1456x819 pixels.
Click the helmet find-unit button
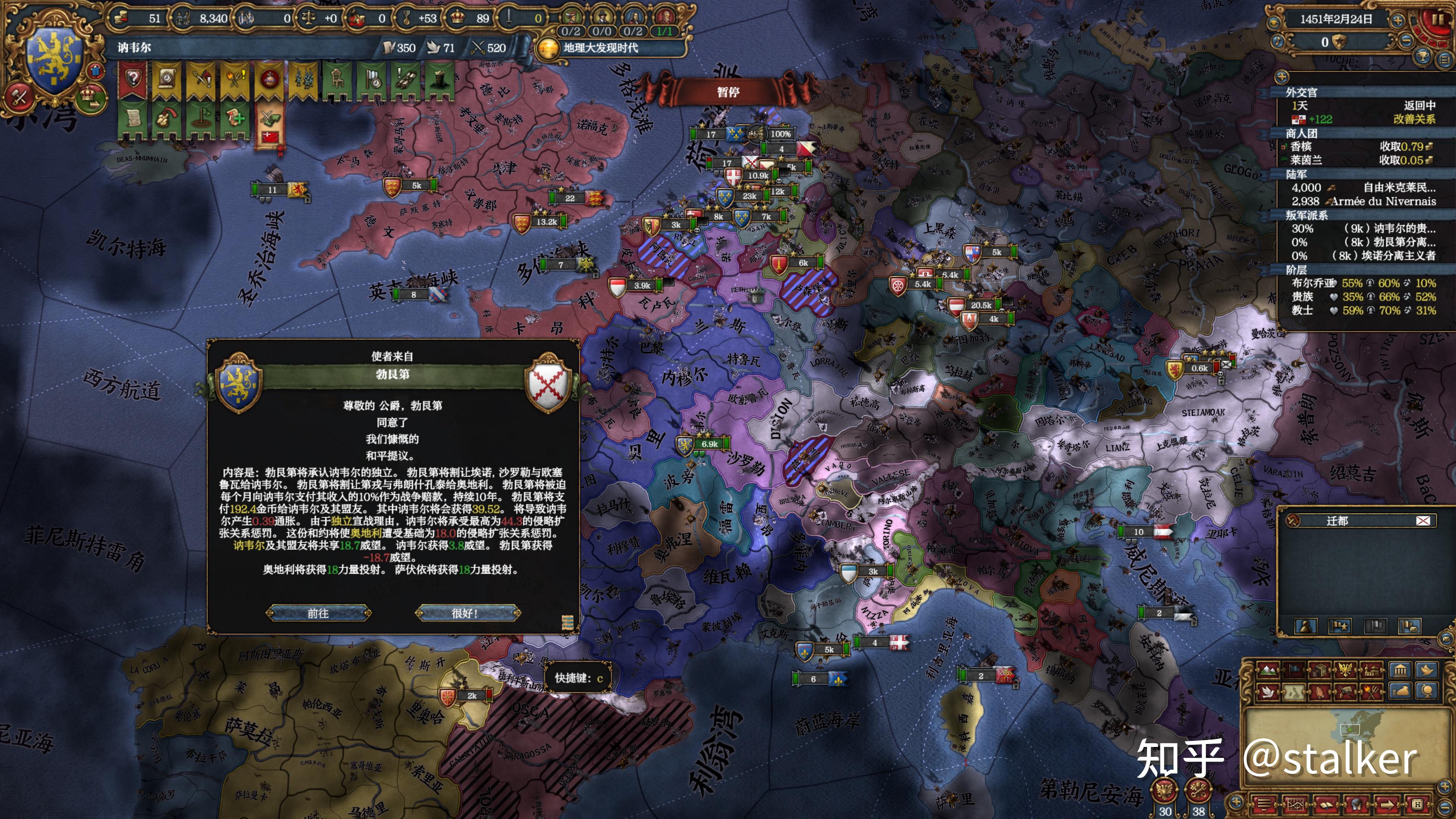[x=1356, y=804]
